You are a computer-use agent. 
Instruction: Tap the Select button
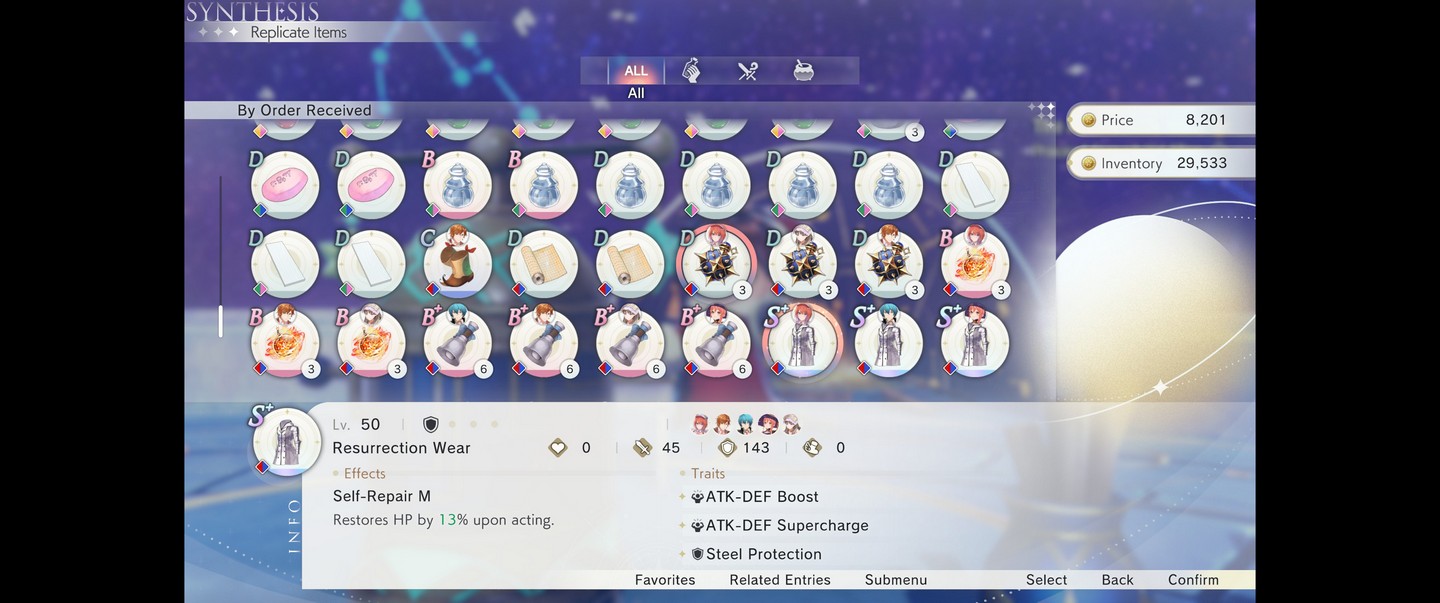point(1046,580)
